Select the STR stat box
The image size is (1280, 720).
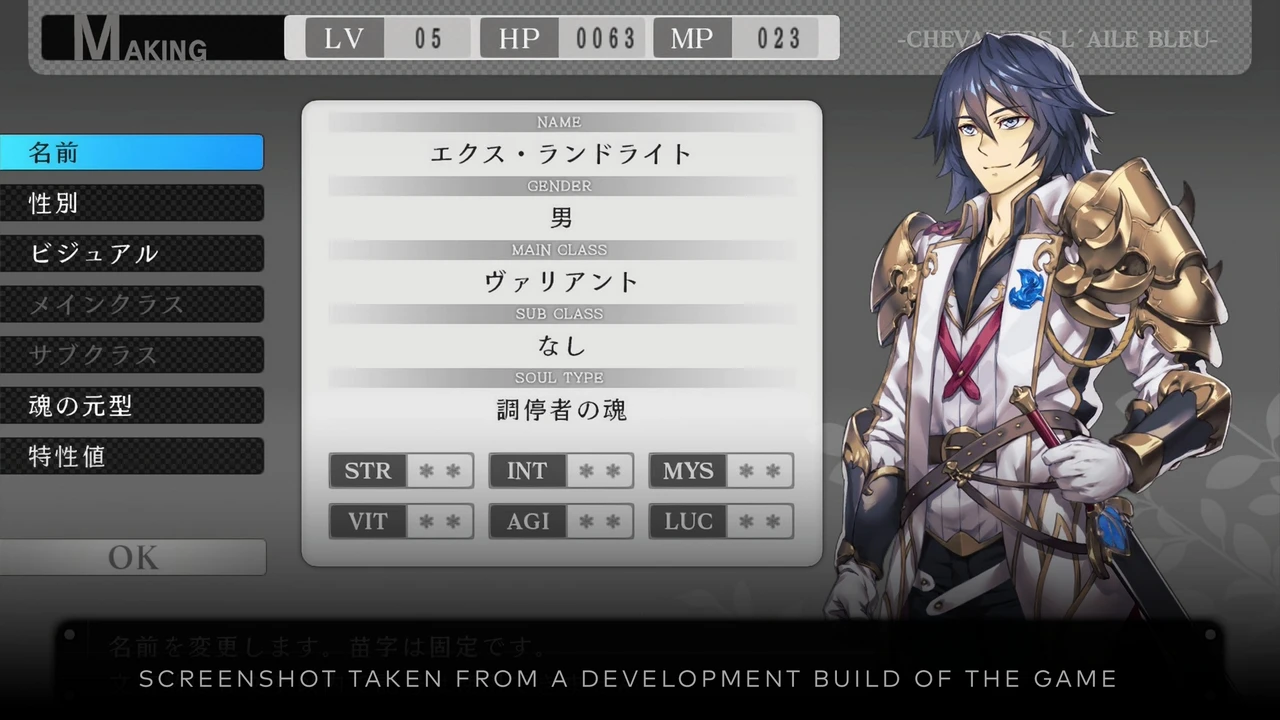click(x=400, y=470)
